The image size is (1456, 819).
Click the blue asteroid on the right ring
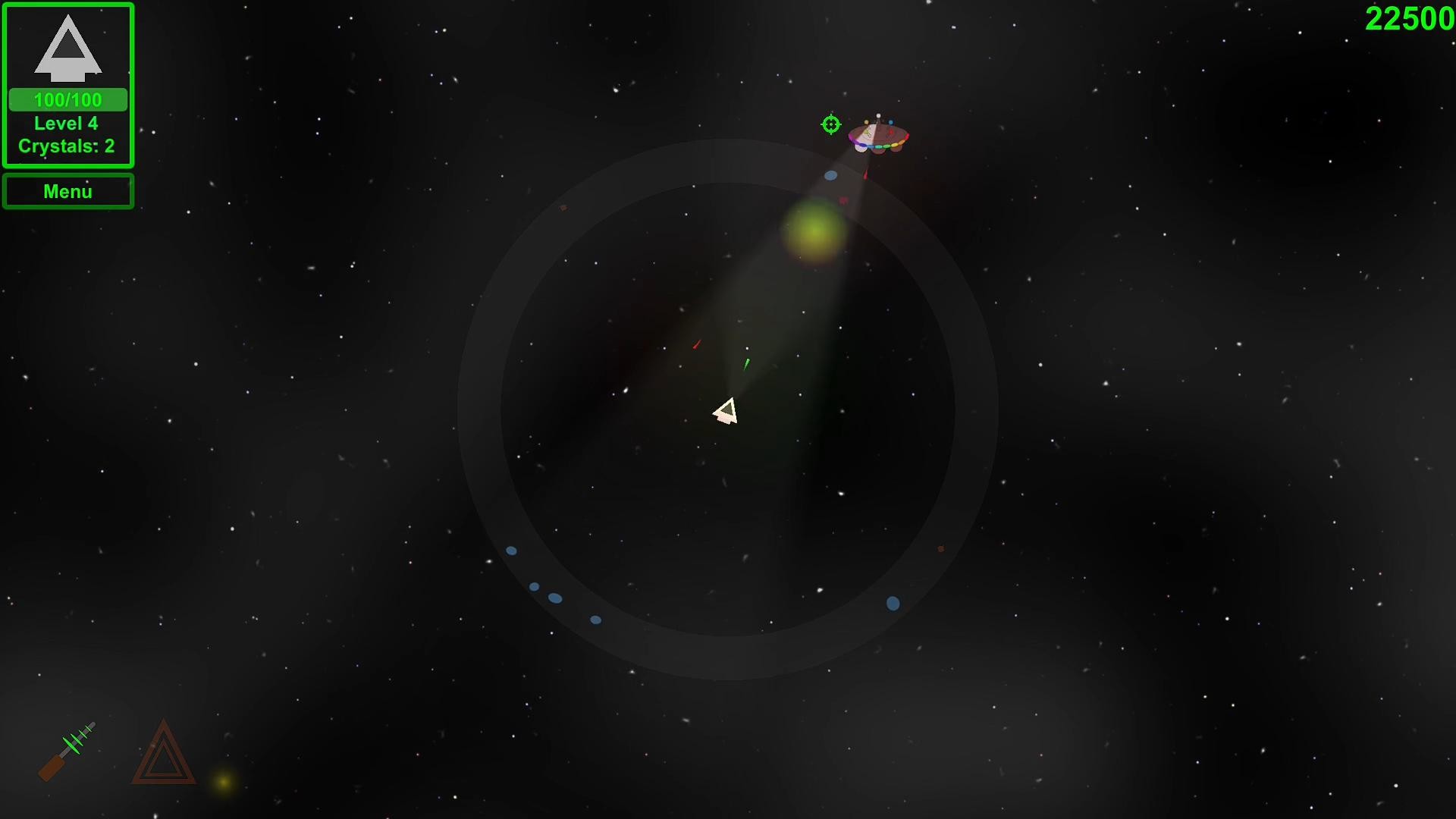(892, 601)
